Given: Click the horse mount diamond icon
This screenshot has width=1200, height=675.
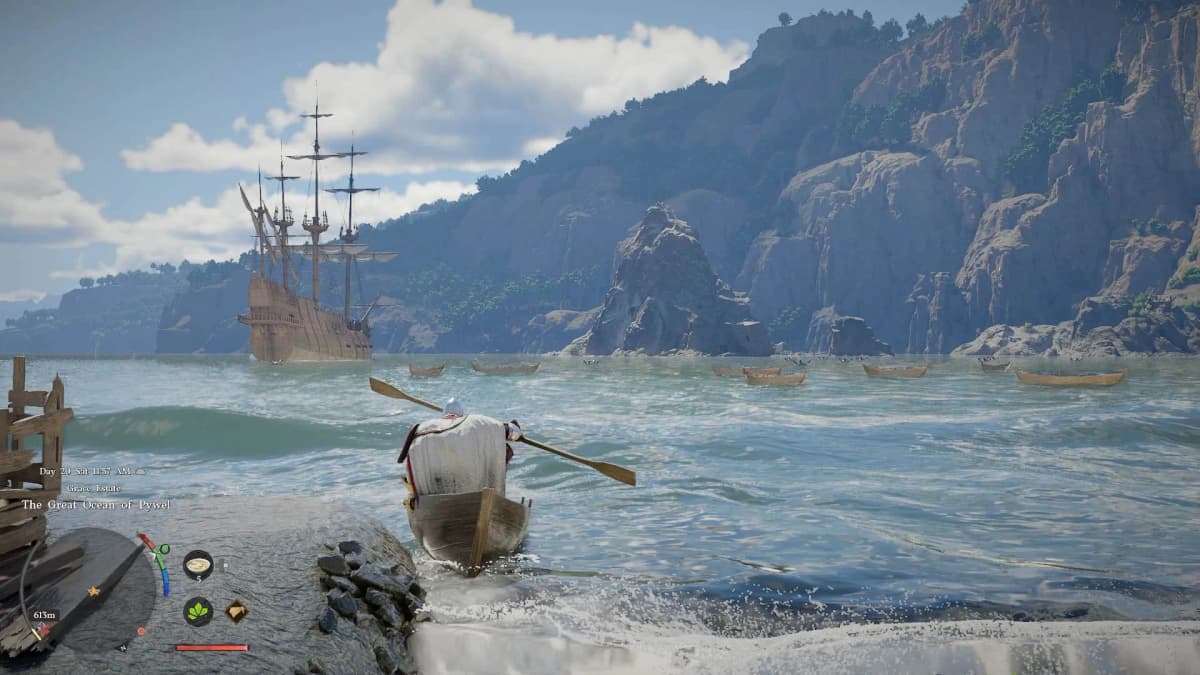Looking at the screenshot, I should (x=236, y=611).
